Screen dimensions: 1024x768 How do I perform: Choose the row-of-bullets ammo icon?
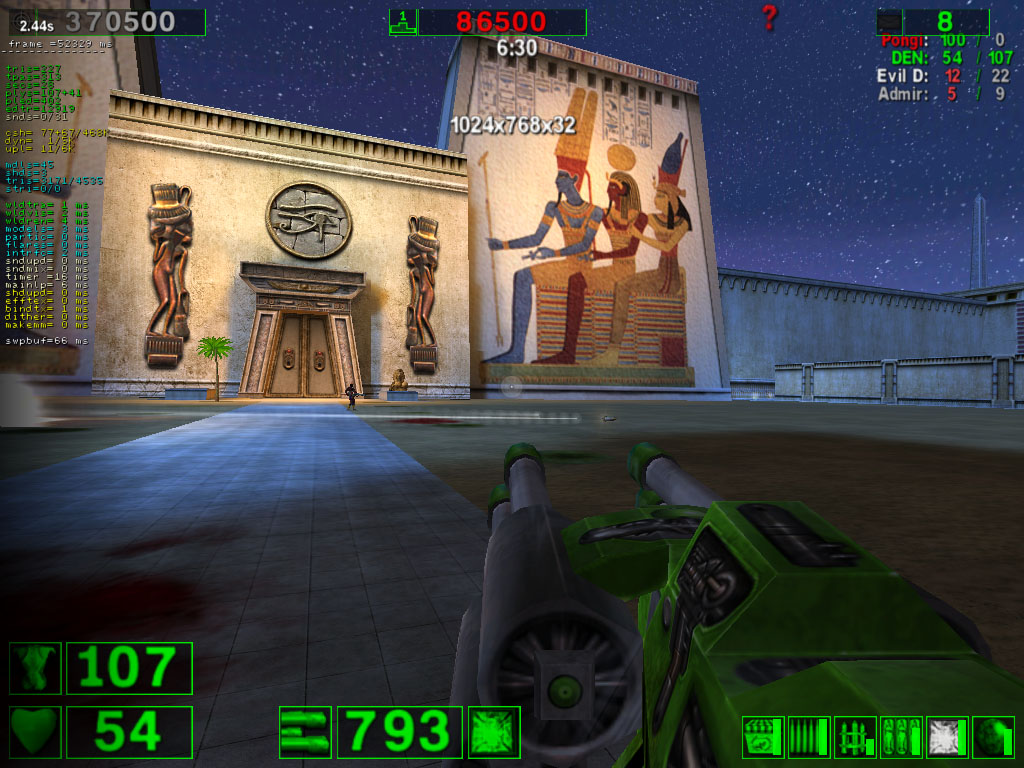tap(808, 737)
